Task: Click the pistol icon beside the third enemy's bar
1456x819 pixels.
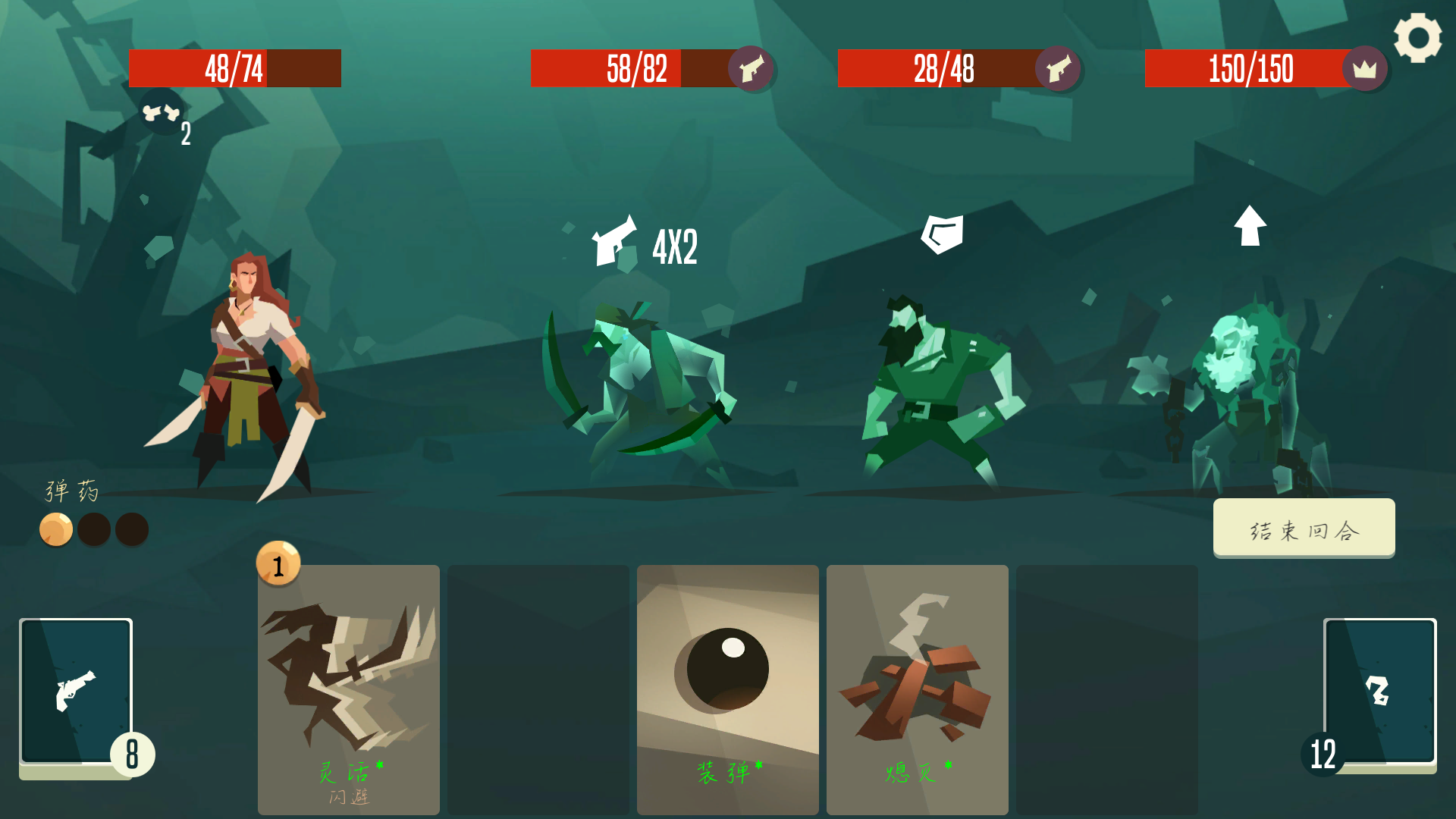Action: pos(1057,69)
